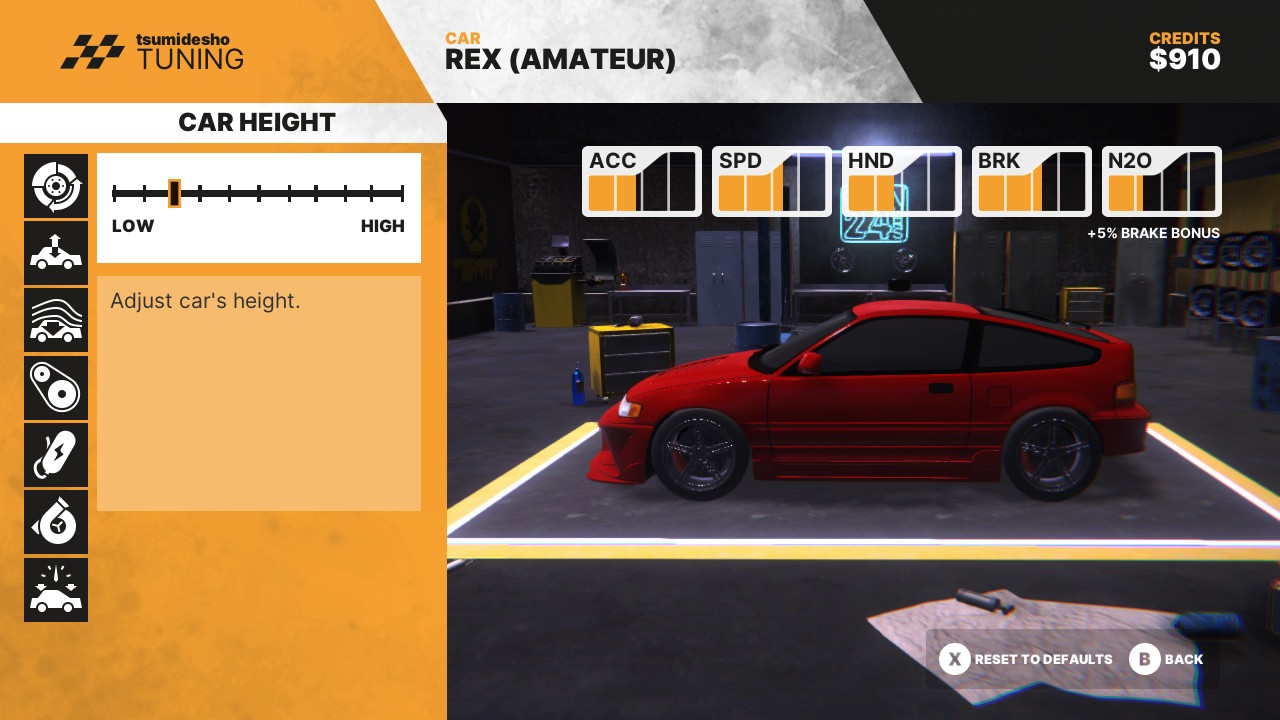The height and width of the screenshot is (720, 1280).
Task: Switch to the aerodynamics airflow tuning icon
Action: click(56, 320)
